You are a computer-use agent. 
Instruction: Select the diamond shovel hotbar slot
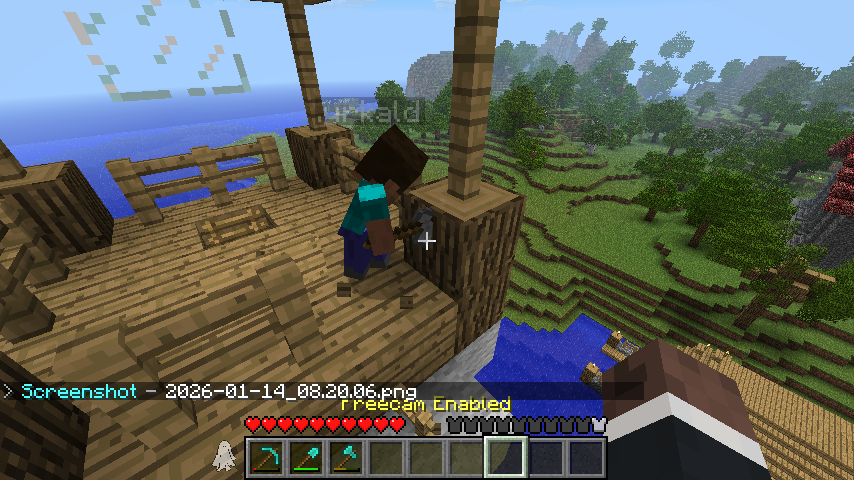pyautogui.click(x=305, y=457)
